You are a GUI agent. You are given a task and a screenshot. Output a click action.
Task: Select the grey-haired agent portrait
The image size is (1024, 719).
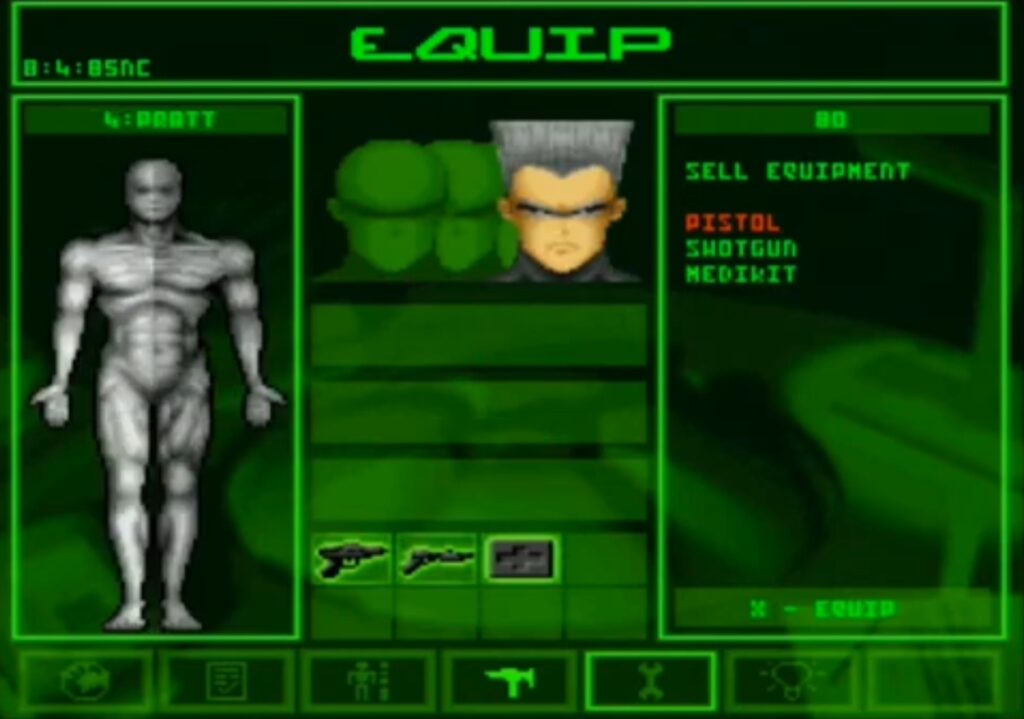click(x=564, y=205)
